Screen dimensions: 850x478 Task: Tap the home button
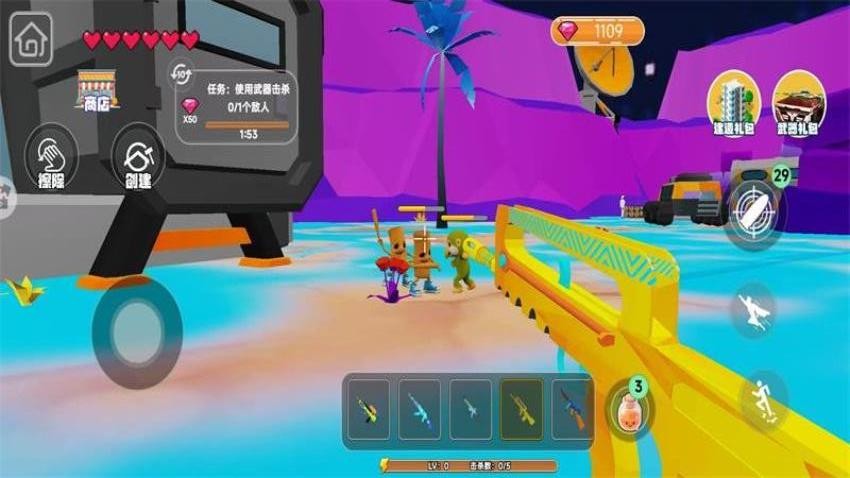[x=32, y=42]
